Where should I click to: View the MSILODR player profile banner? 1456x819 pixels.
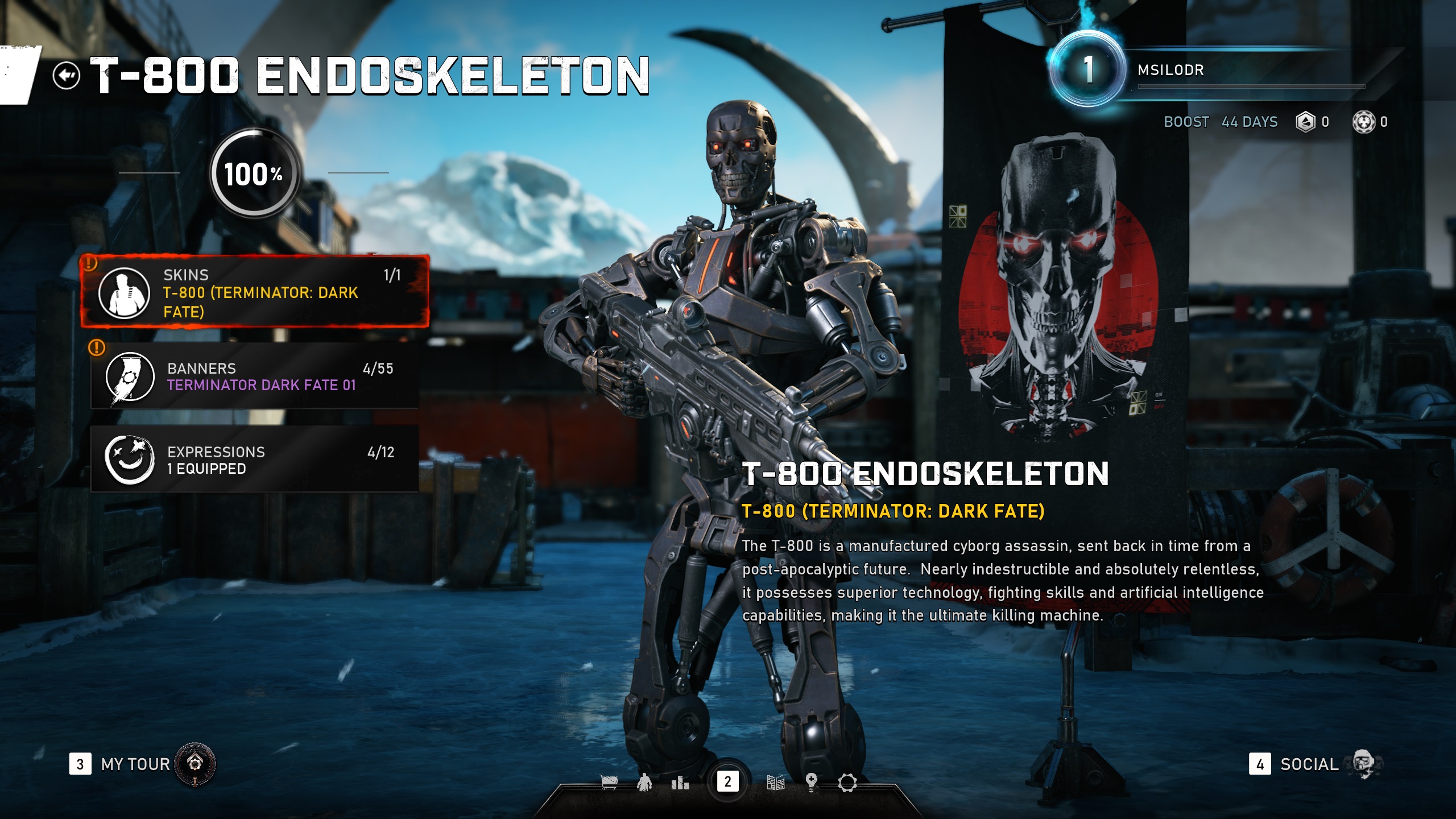1251,71
